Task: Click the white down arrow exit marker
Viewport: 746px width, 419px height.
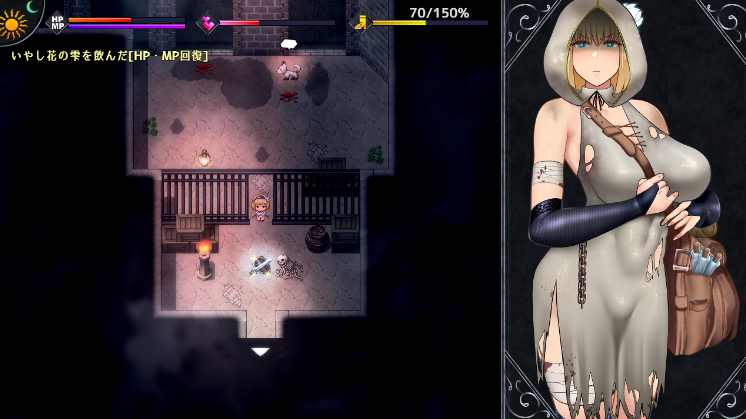Action: tap(260, 351)
